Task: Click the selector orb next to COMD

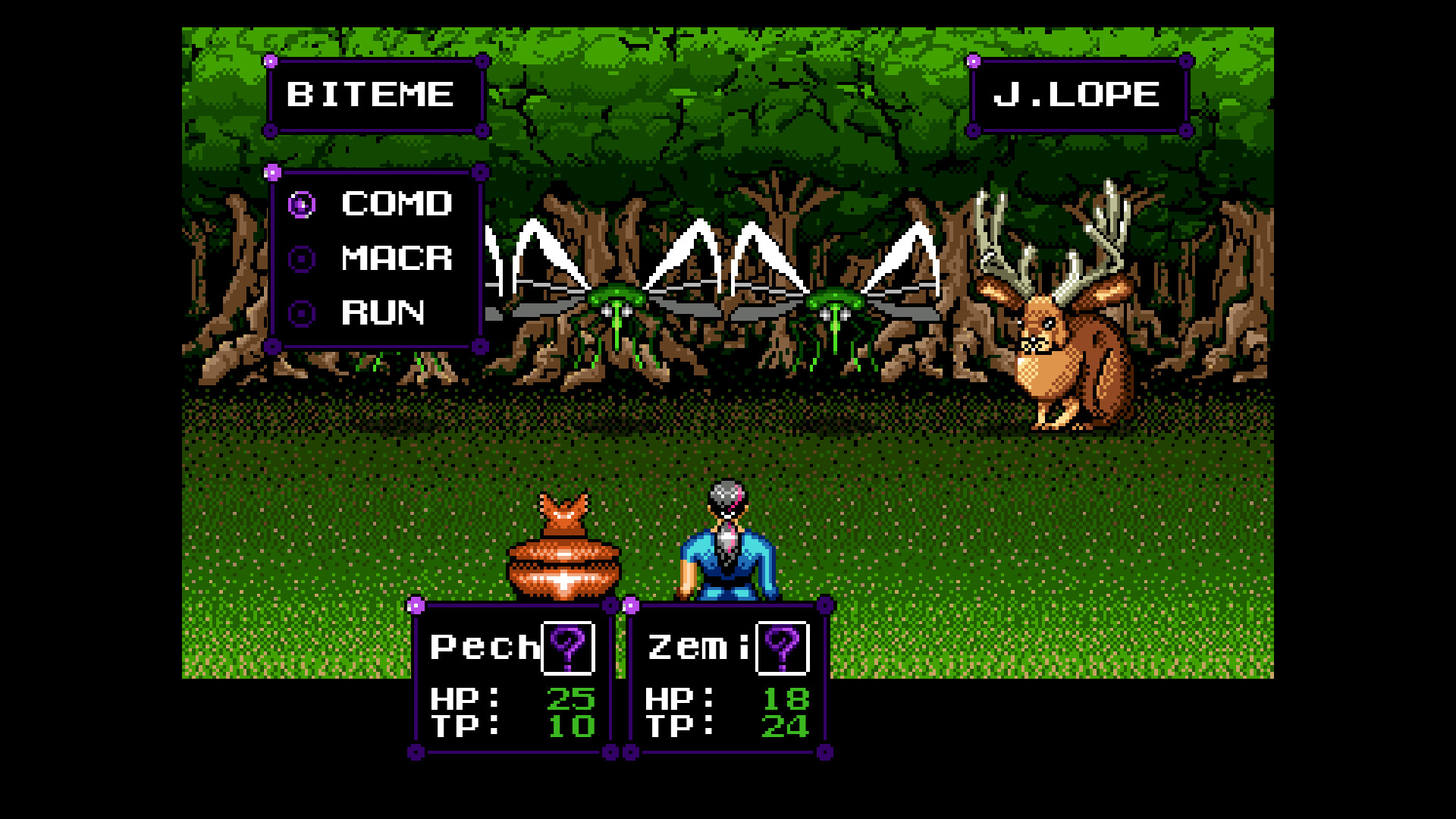Action: tap(303, 205)
